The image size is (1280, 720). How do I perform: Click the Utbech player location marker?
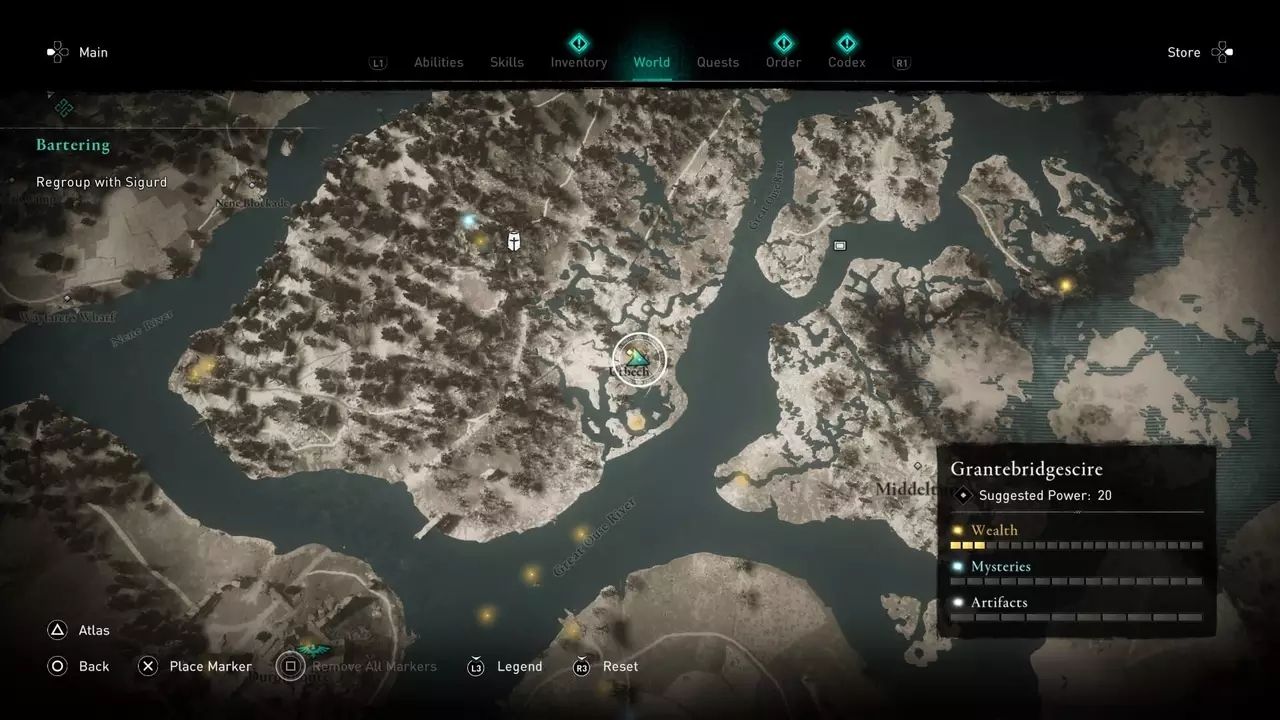pos(638,359)
